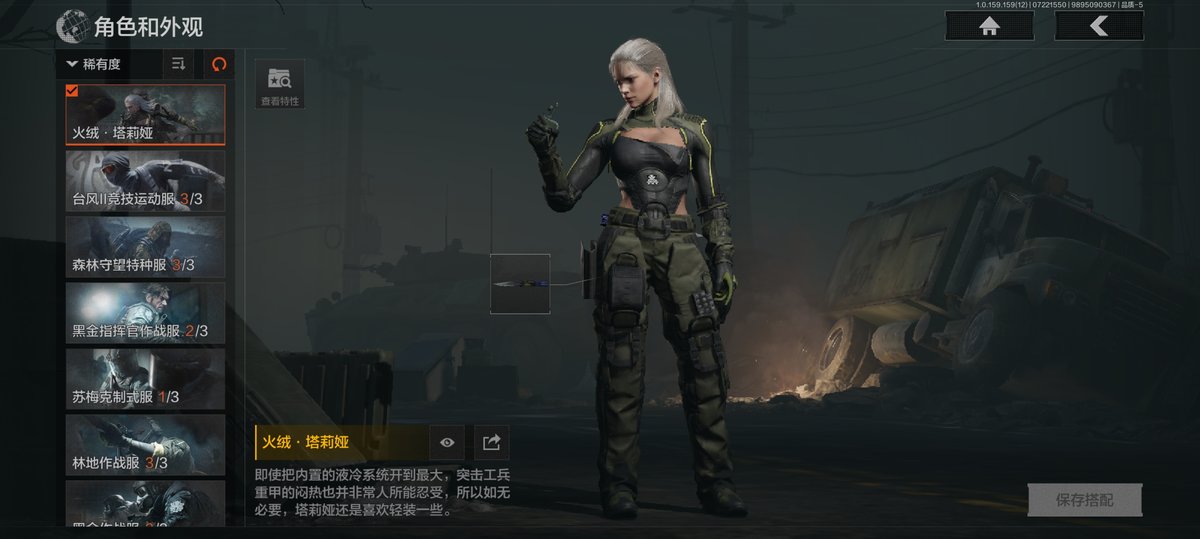
Task: Pick the 黑金指挥官作战服 outfit
Action: point(146,313)
